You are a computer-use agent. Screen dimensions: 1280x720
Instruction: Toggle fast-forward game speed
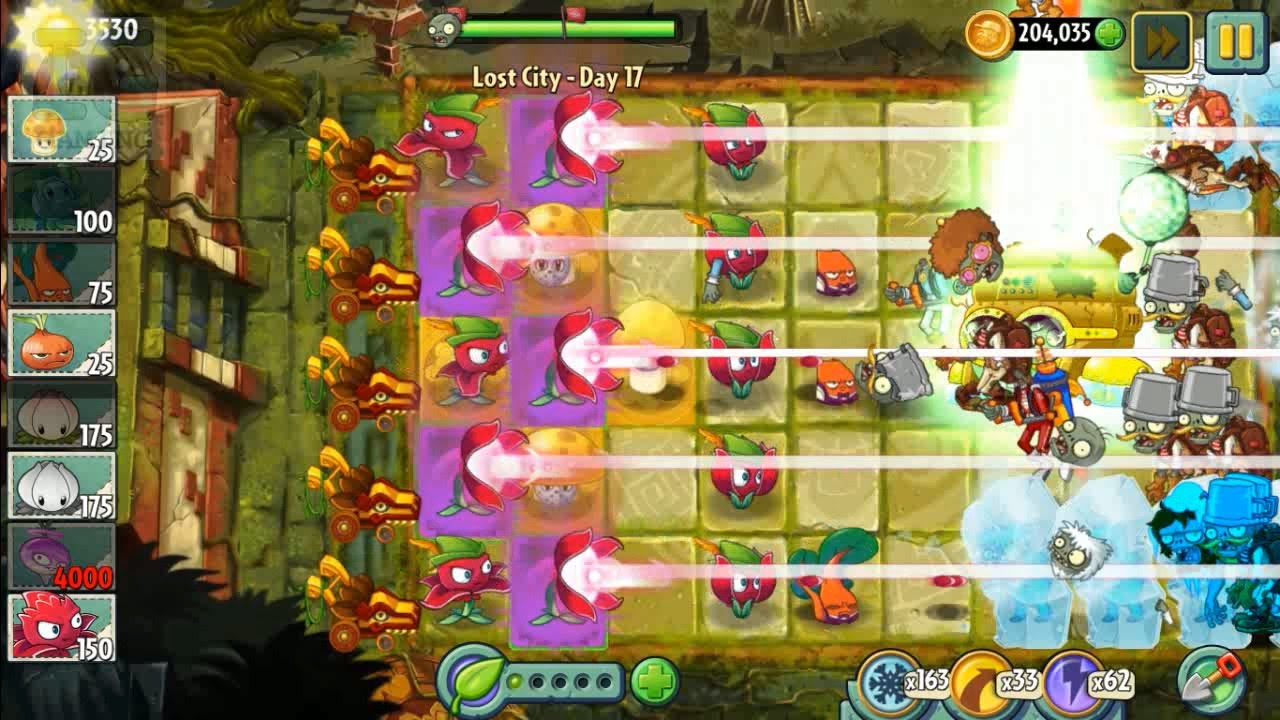click(1161, 42)
